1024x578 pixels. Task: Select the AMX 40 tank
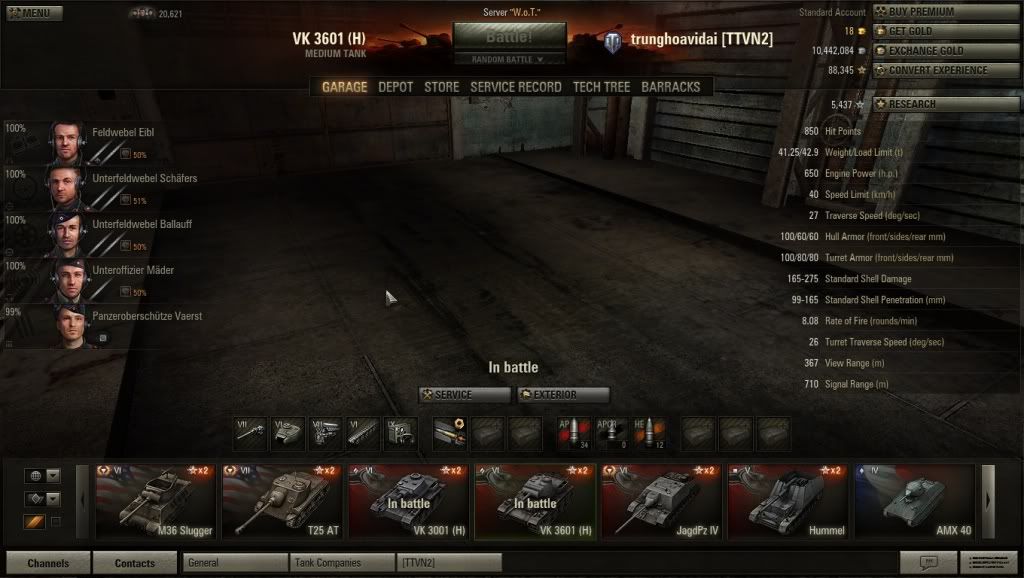pos(913,502)
